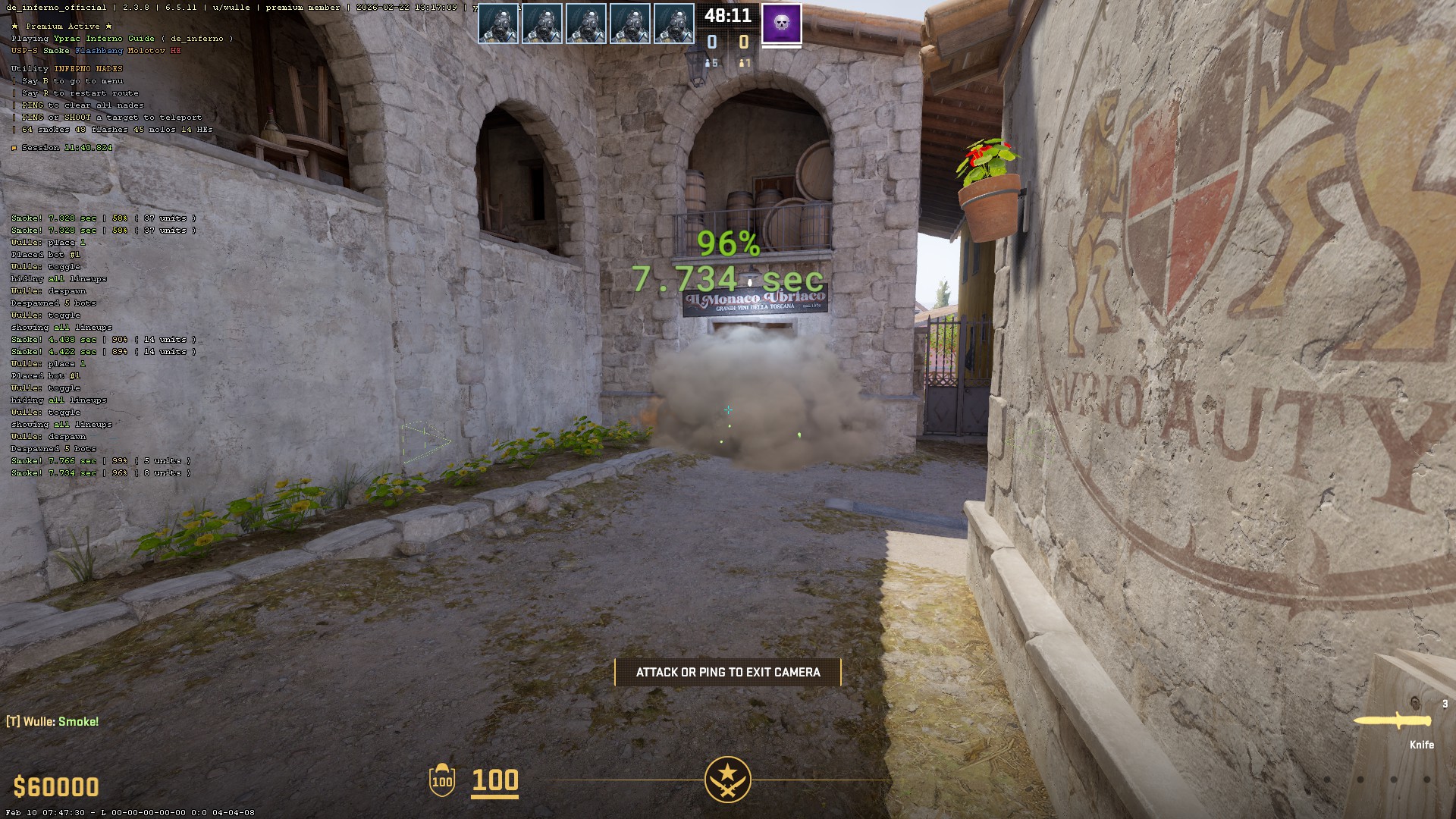Viewport: 1456px width, 819px height.
Task: Select the purple skull player avatar
Action: [781, 24]
